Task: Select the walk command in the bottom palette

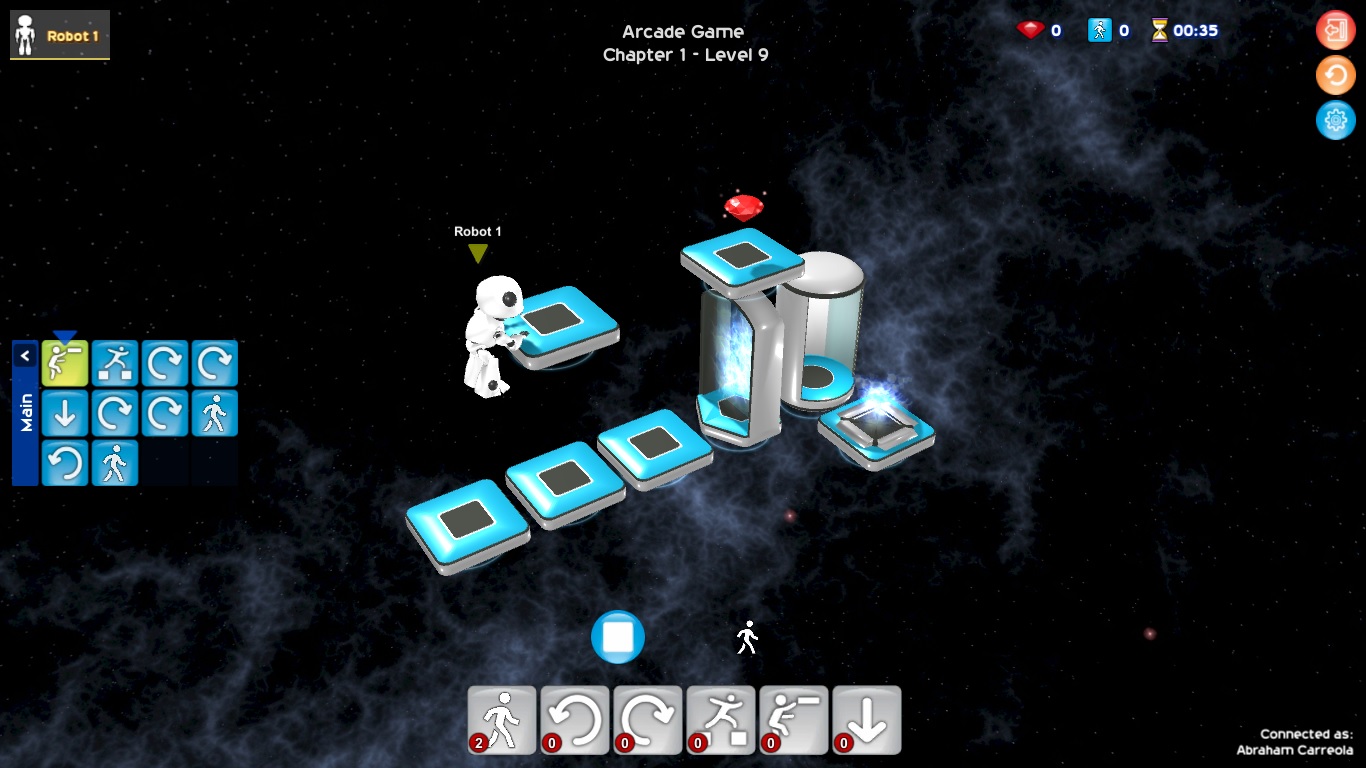Action: (501, 719)
